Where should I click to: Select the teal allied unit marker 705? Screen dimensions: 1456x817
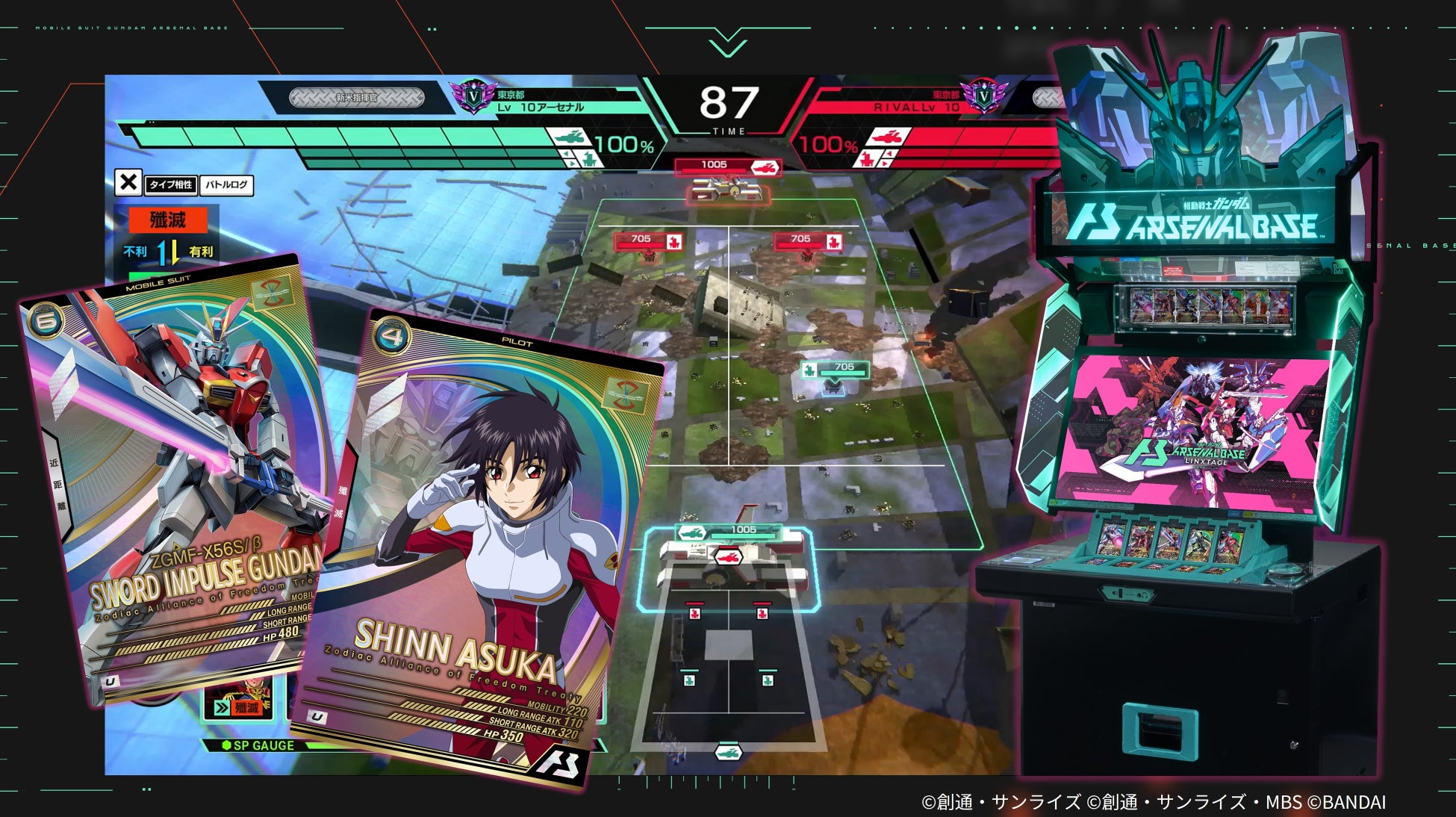[x=835, y=368]
